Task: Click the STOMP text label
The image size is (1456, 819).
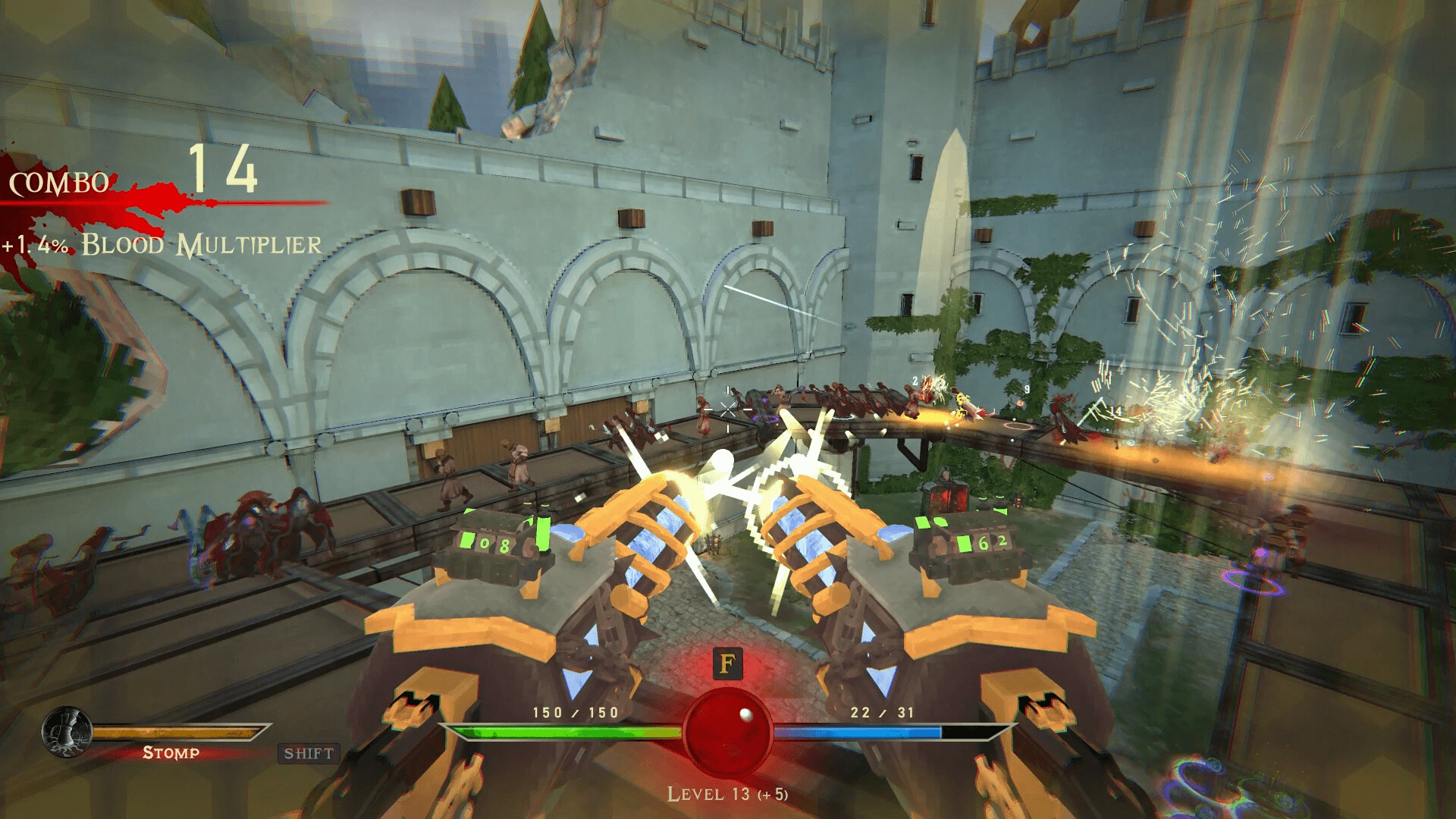Action: tap(171, 754)
